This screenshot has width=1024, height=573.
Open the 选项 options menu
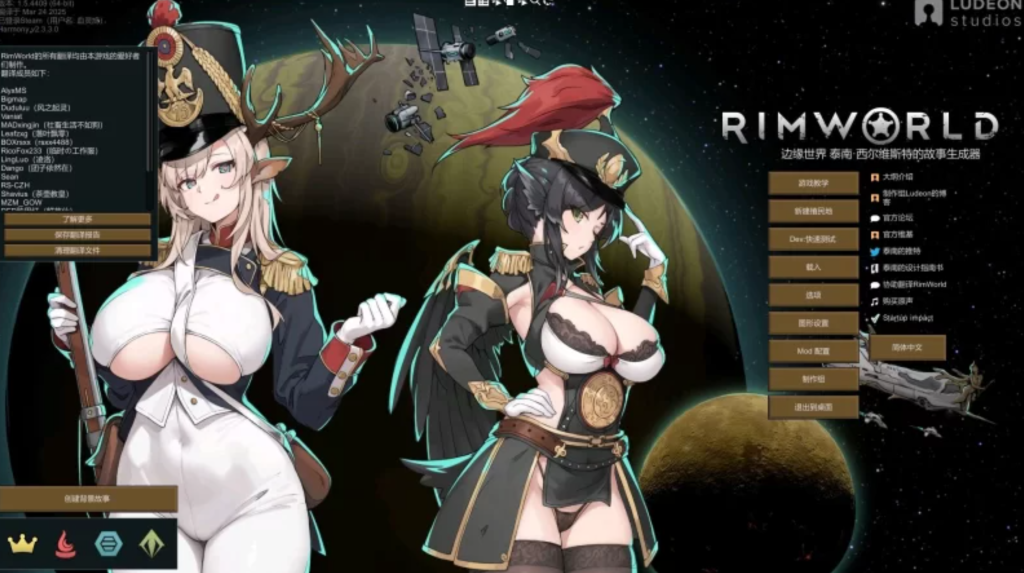tap(813, 295)
